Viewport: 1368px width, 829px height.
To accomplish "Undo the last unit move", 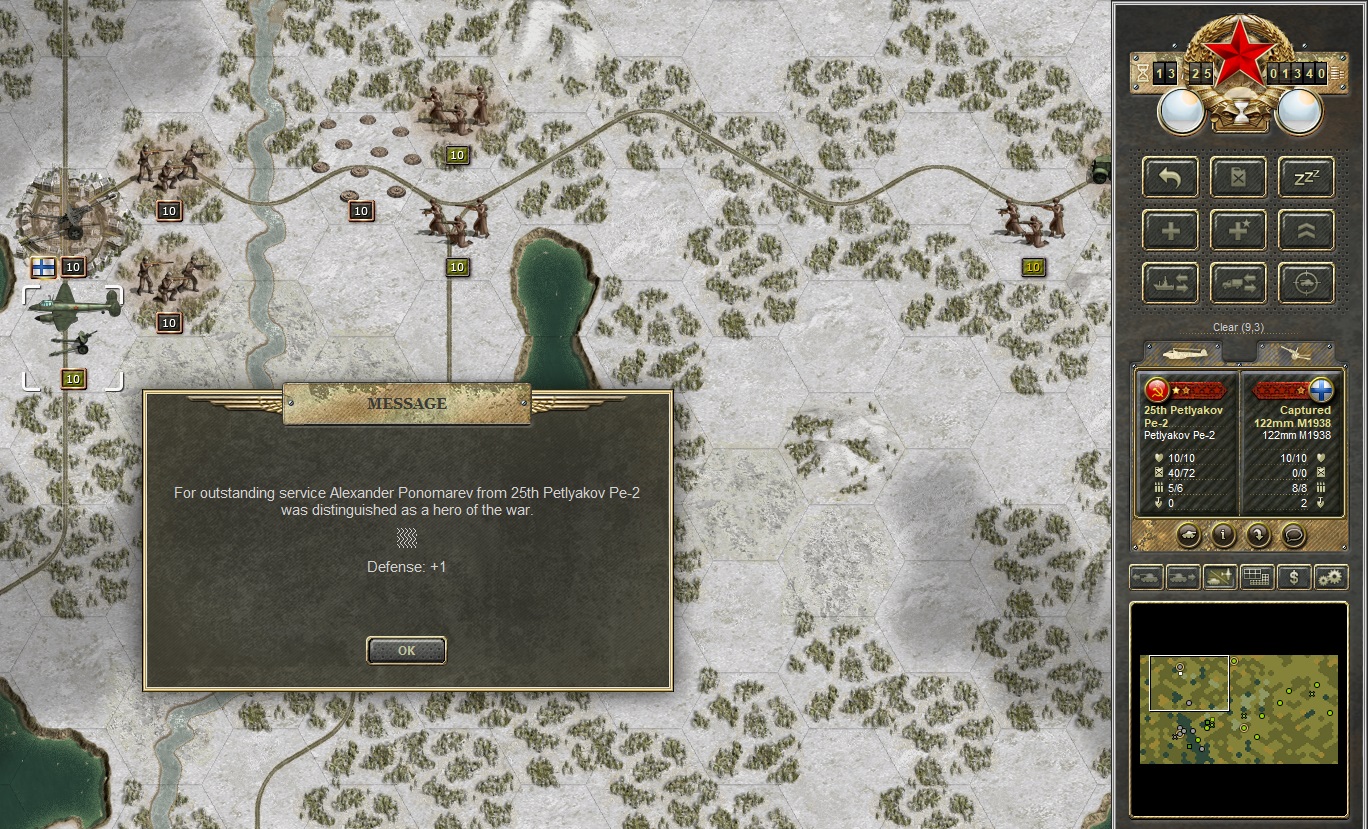I will pos(1171,177).
